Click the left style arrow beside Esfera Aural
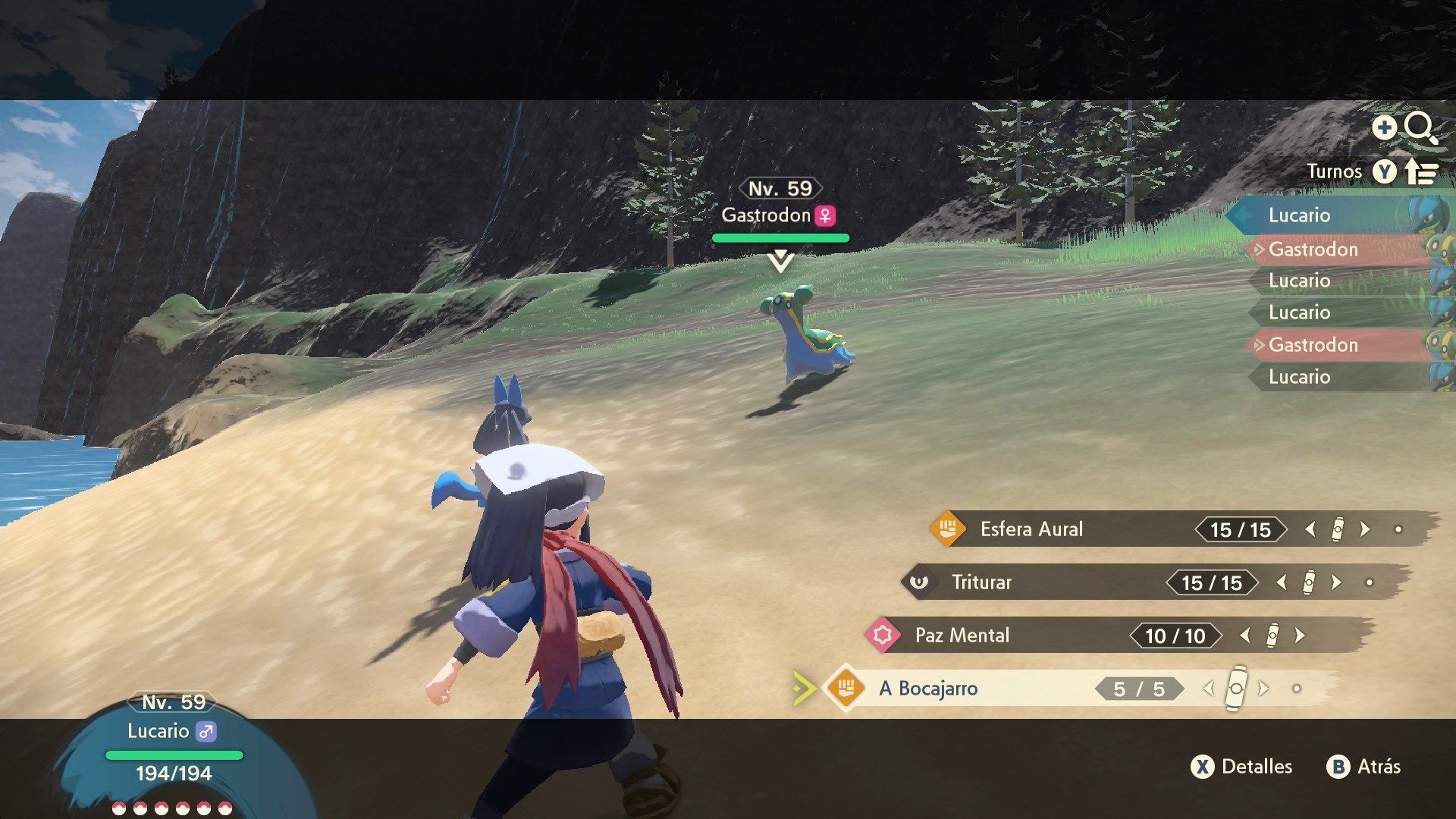The width and height of the screenshot is (1456, 819). (1310, 529)
